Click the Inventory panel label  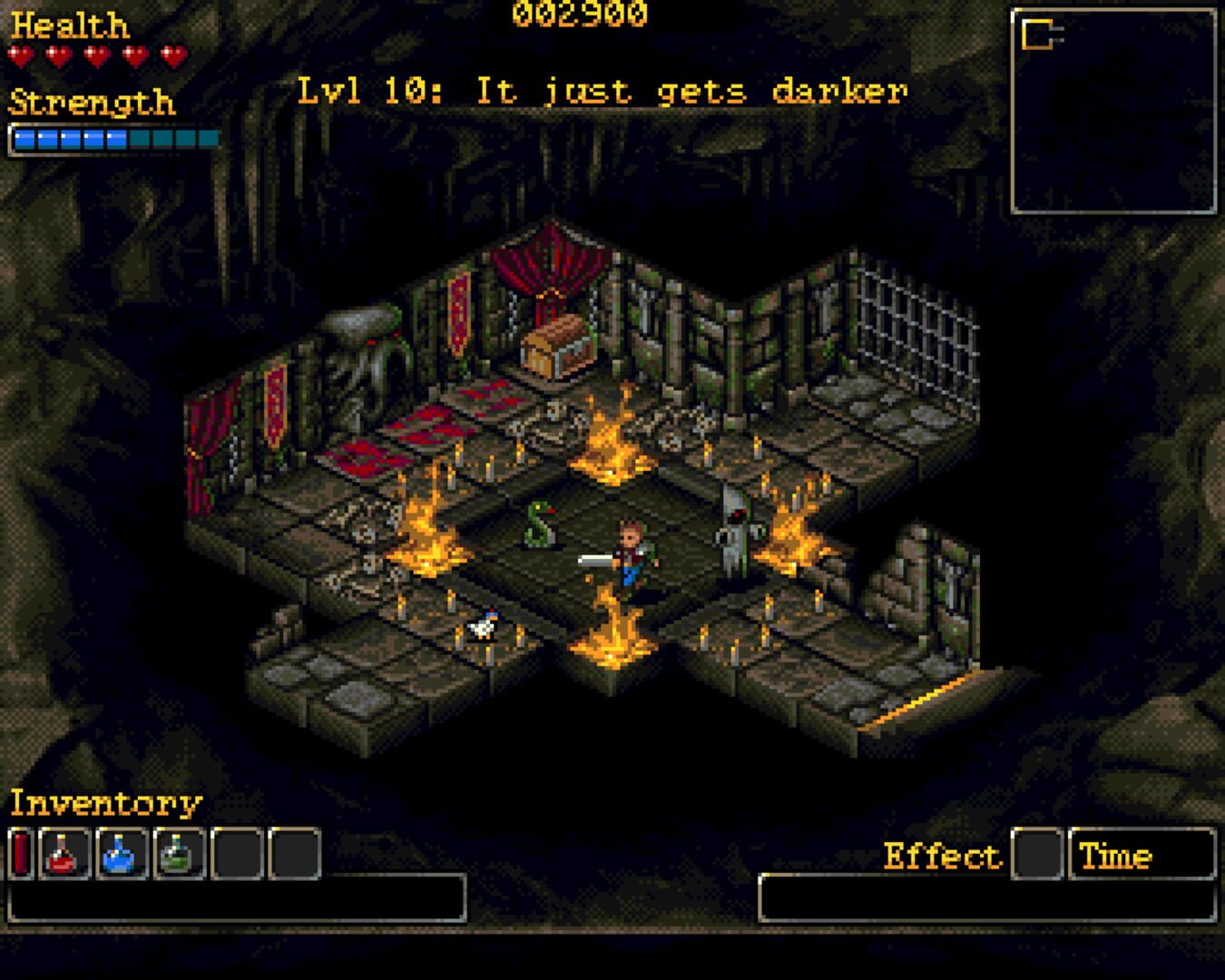(103, 802)
